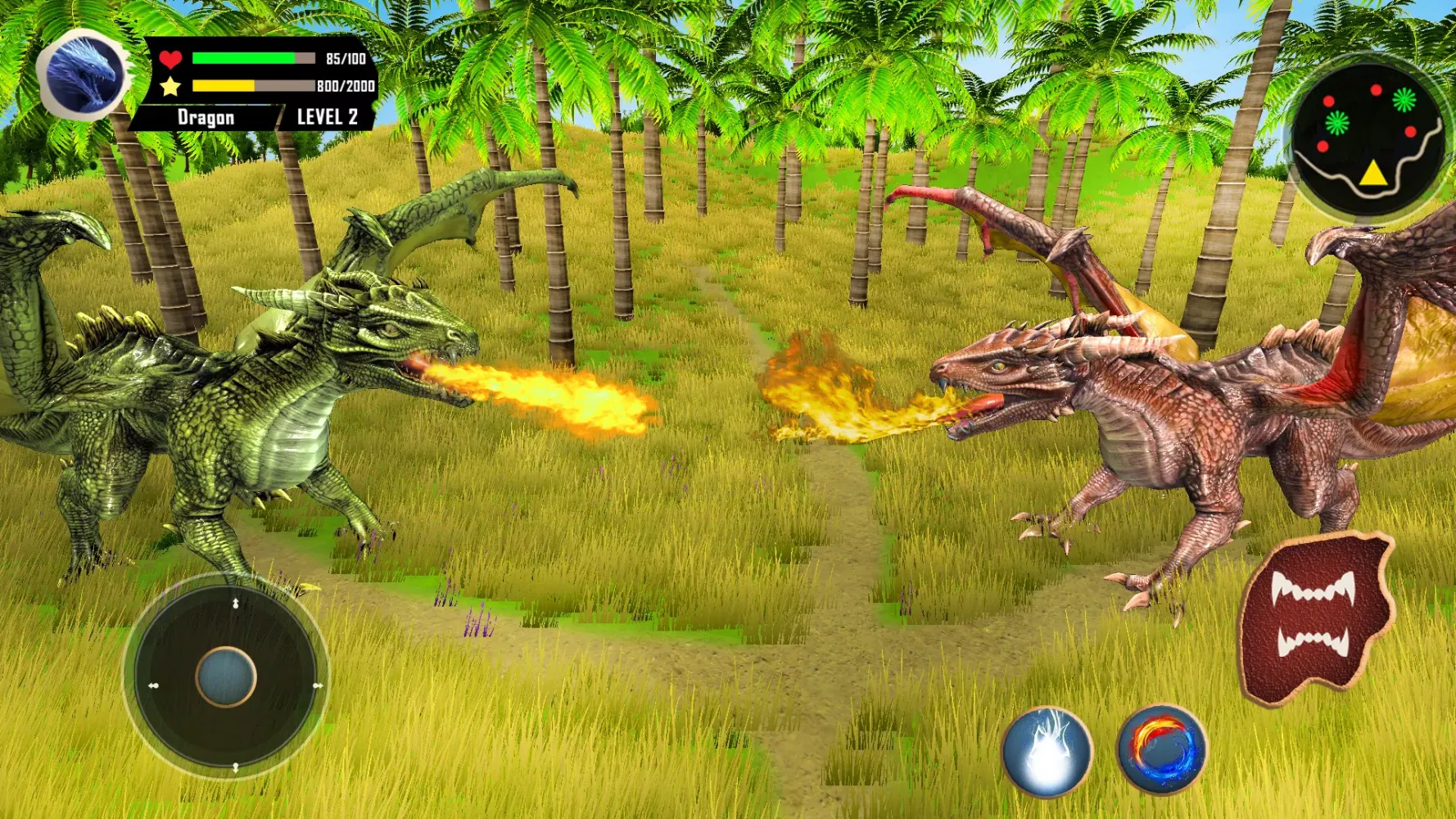Tap the right arrow on the joystick

coord(317,686)
